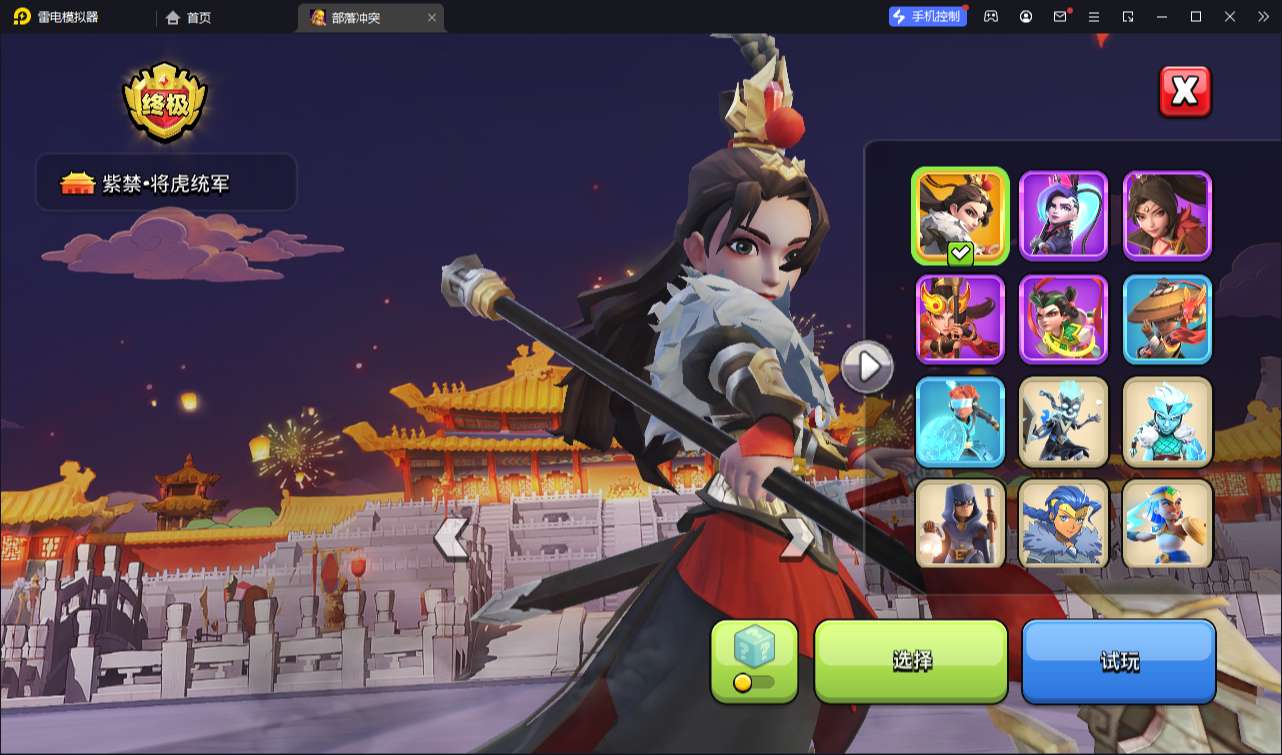This screenshot has width=1282, height=755.
Task: Click the 手机控制 phone control item
Action: (x=928, y=16)
